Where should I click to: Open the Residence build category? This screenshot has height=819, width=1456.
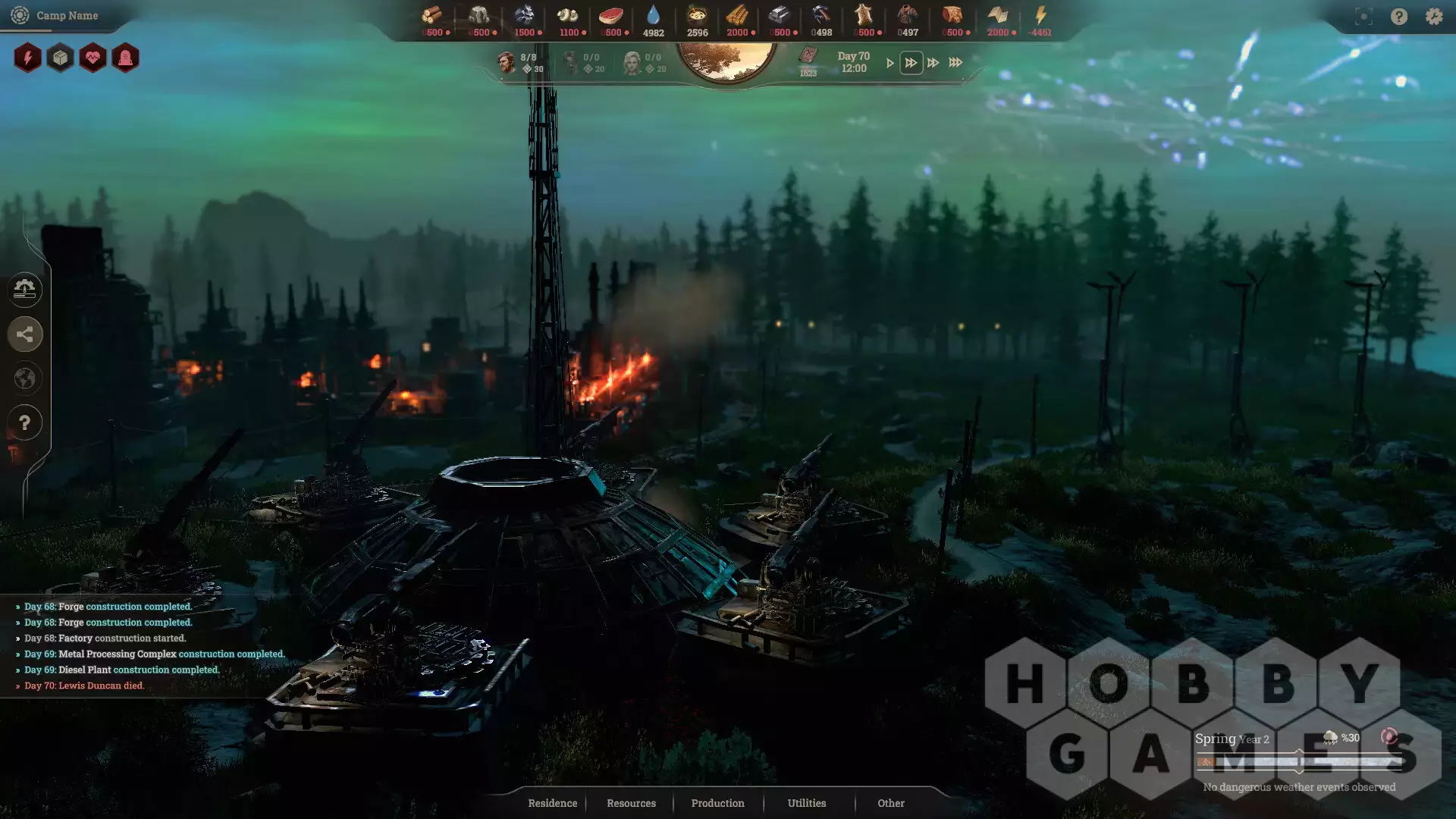pos(552,803)
